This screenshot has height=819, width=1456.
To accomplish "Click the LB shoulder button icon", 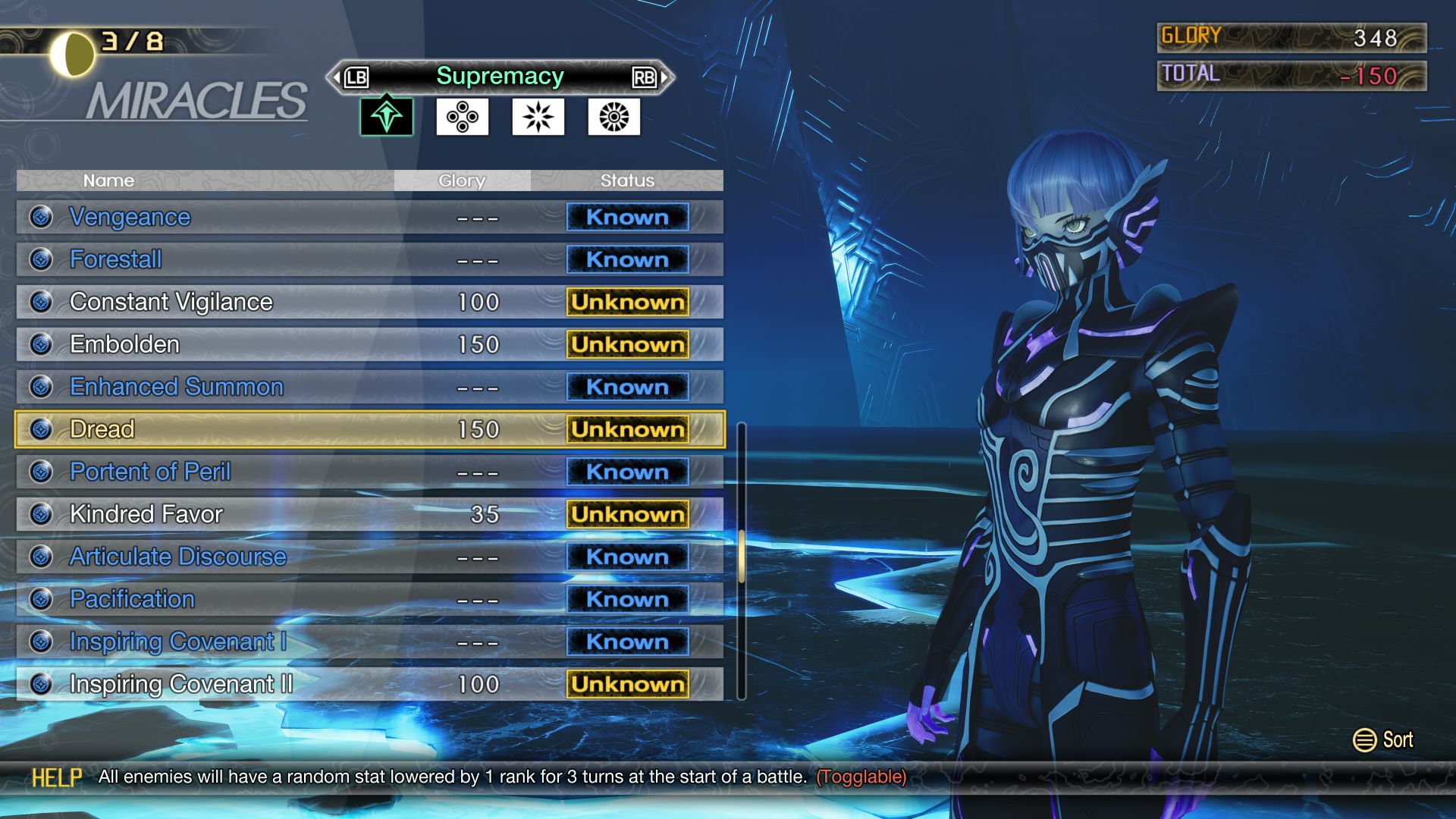I will pyautogui.click(x=356, y=77).
